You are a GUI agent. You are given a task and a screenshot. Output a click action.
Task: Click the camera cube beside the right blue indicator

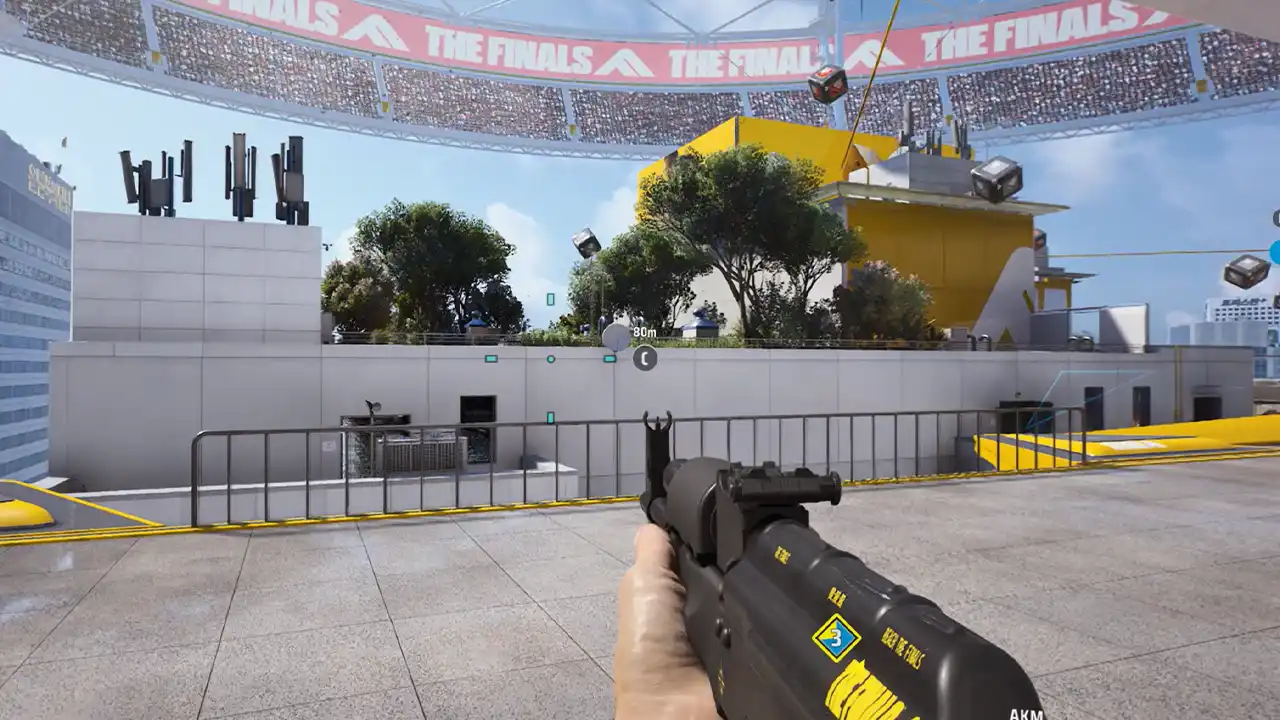[x=1243, y=272]
